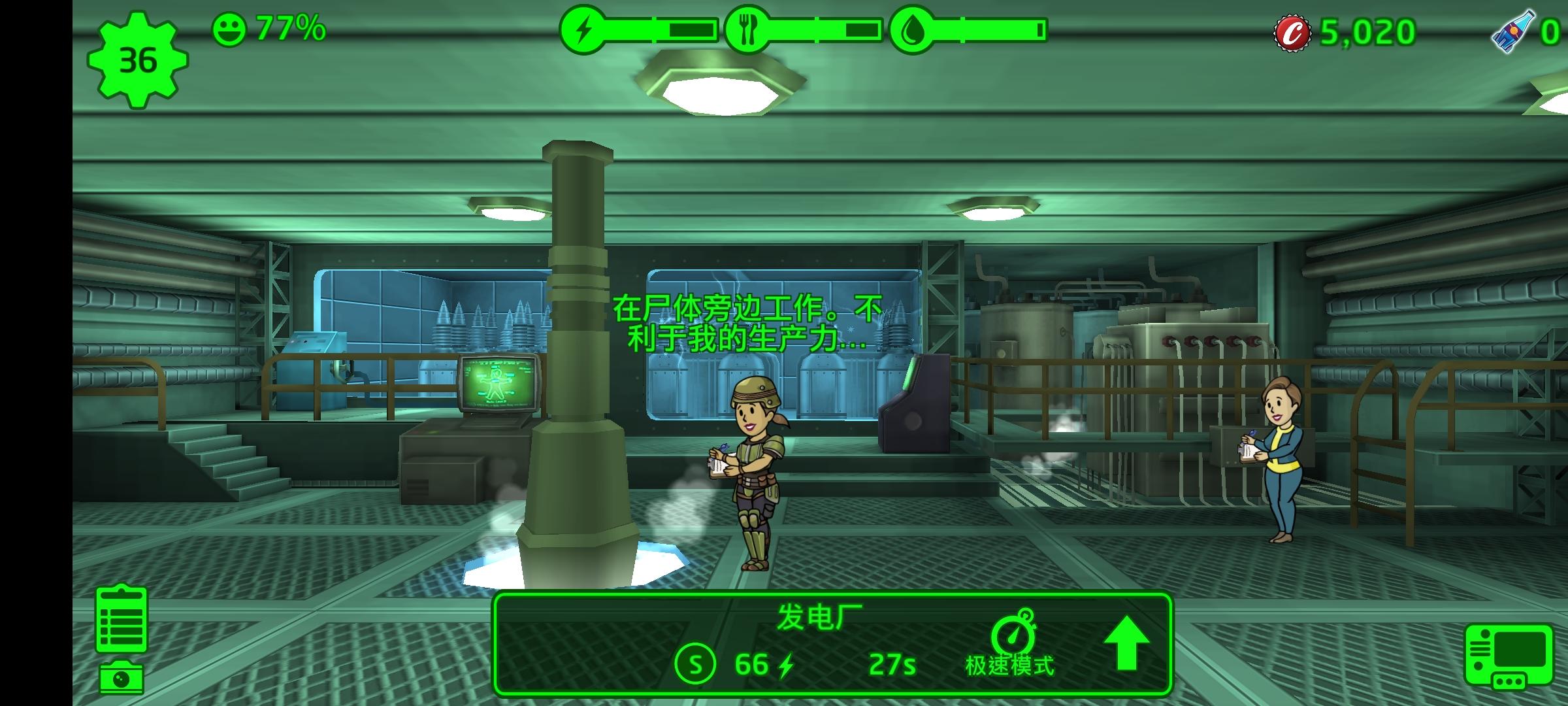Tap the vault happiness smiley face

[229, 30]
